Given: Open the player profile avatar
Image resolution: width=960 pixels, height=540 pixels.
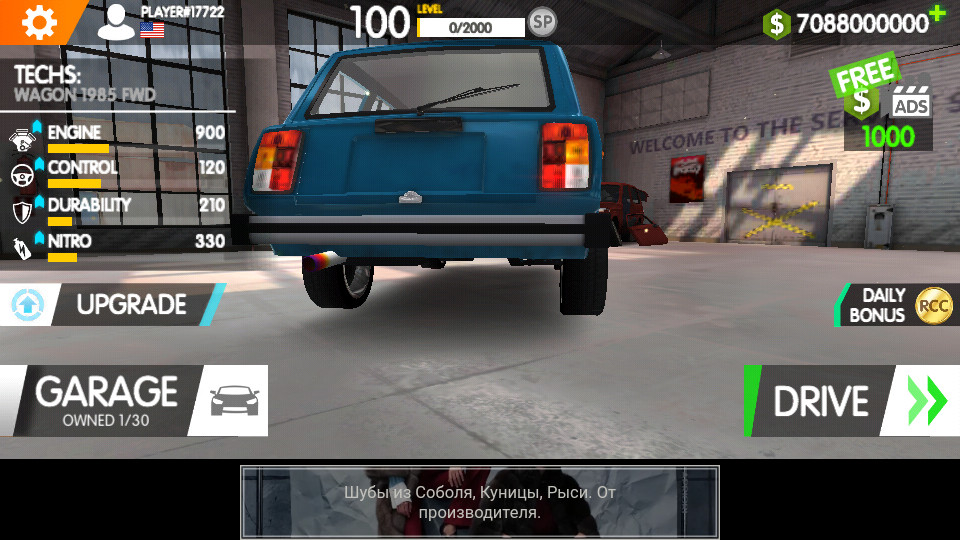Looking at the screenshot, I should click(116, 22).
